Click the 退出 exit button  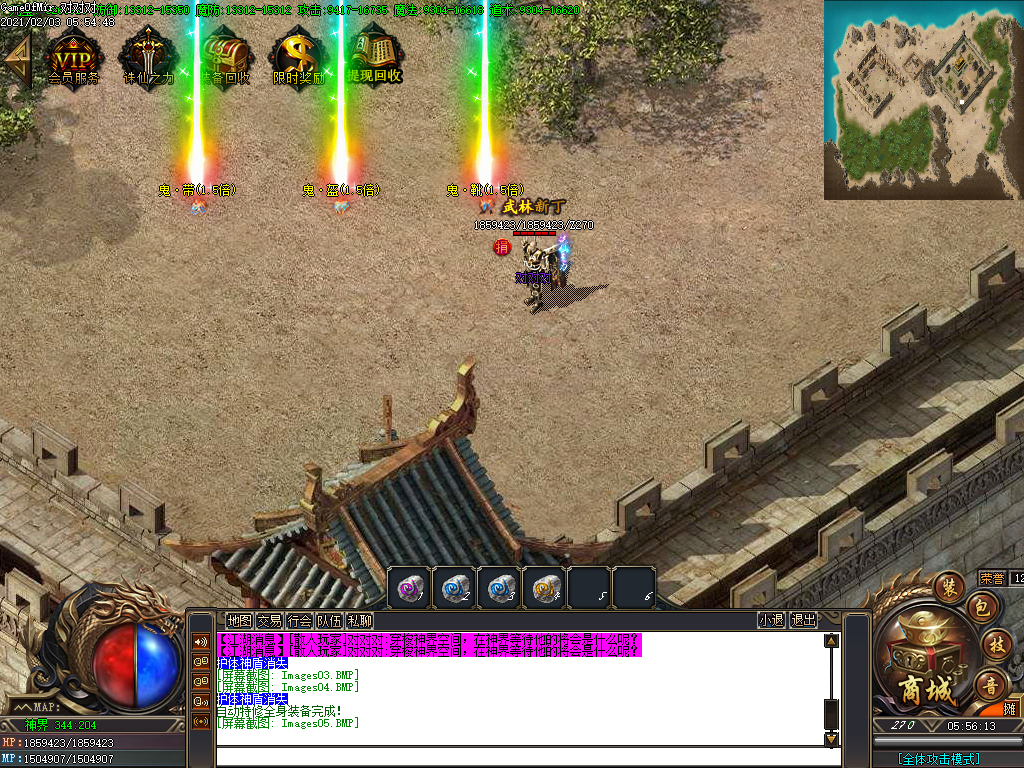[x=803, y=620]
